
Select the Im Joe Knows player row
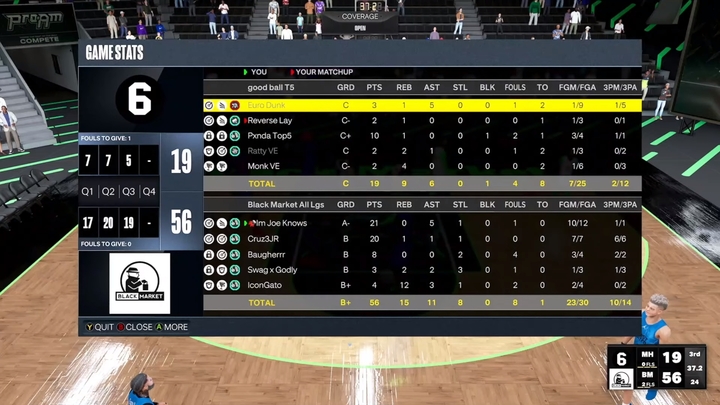420,223
